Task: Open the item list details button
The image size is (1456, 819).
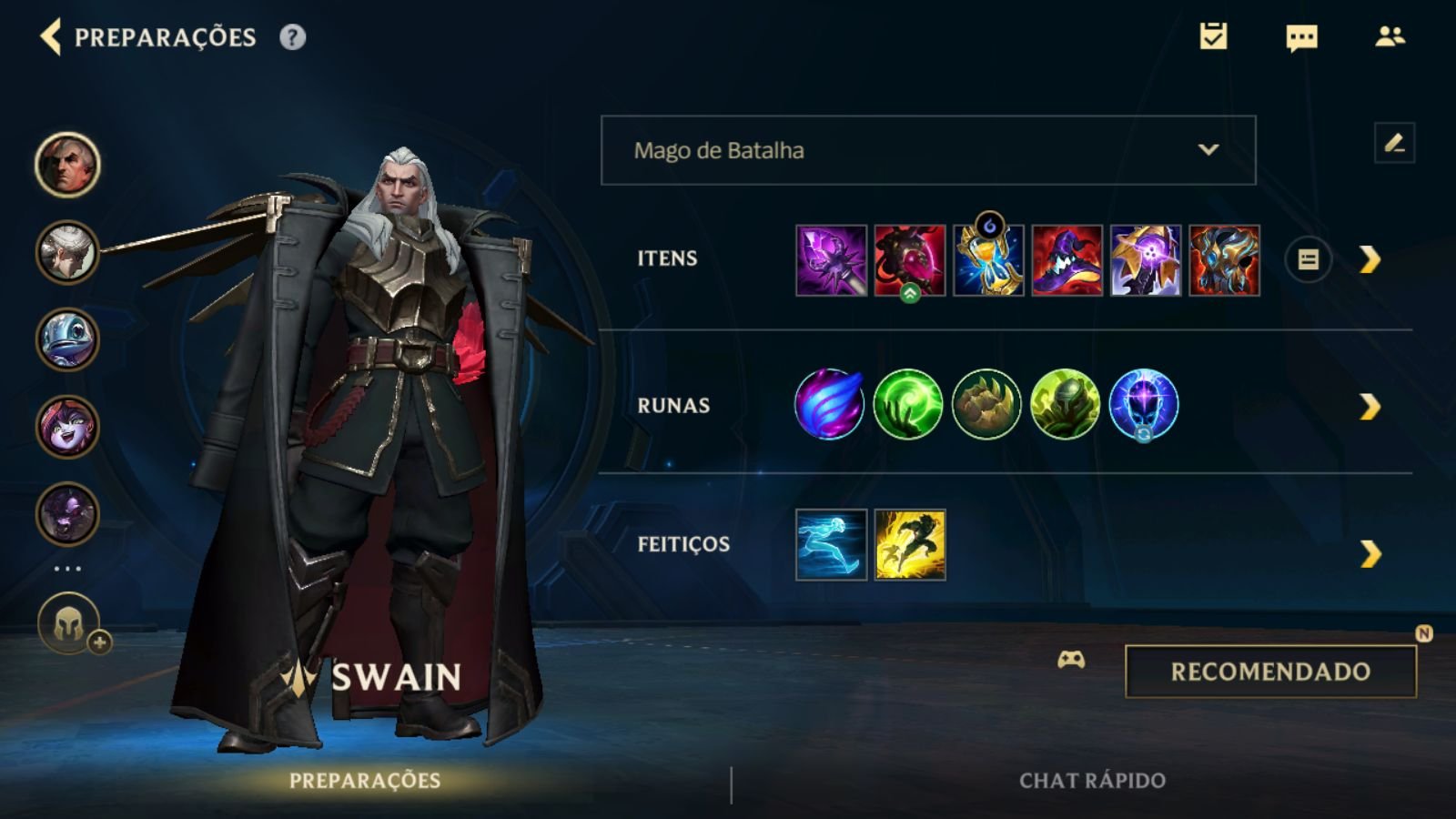Action: point(1308,260)
